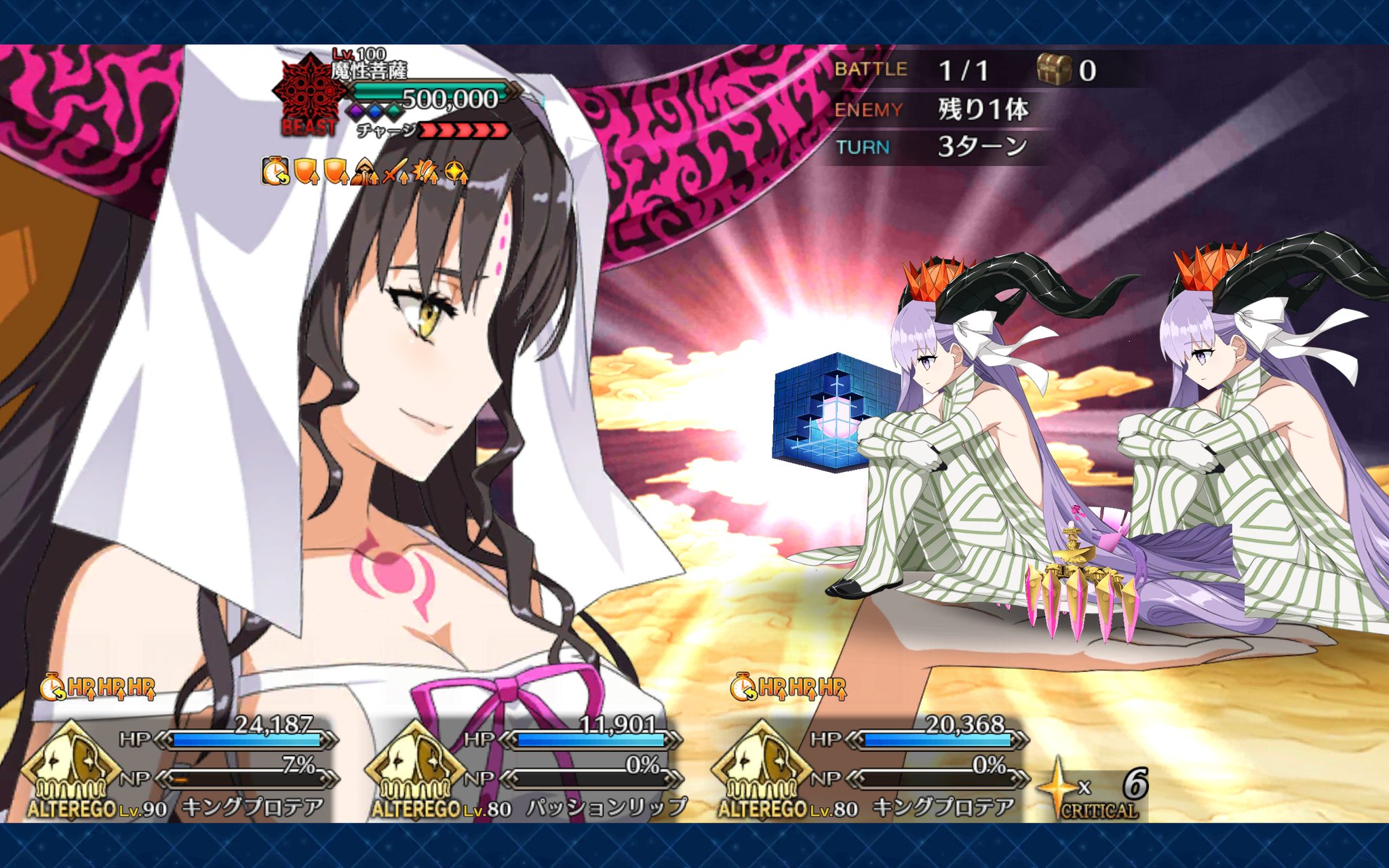This screenshot has height=868, width=1389.
Task: Select the 魔性菩薩 enemy name plate
Action: pyautogui.click(x=370, y=71)
